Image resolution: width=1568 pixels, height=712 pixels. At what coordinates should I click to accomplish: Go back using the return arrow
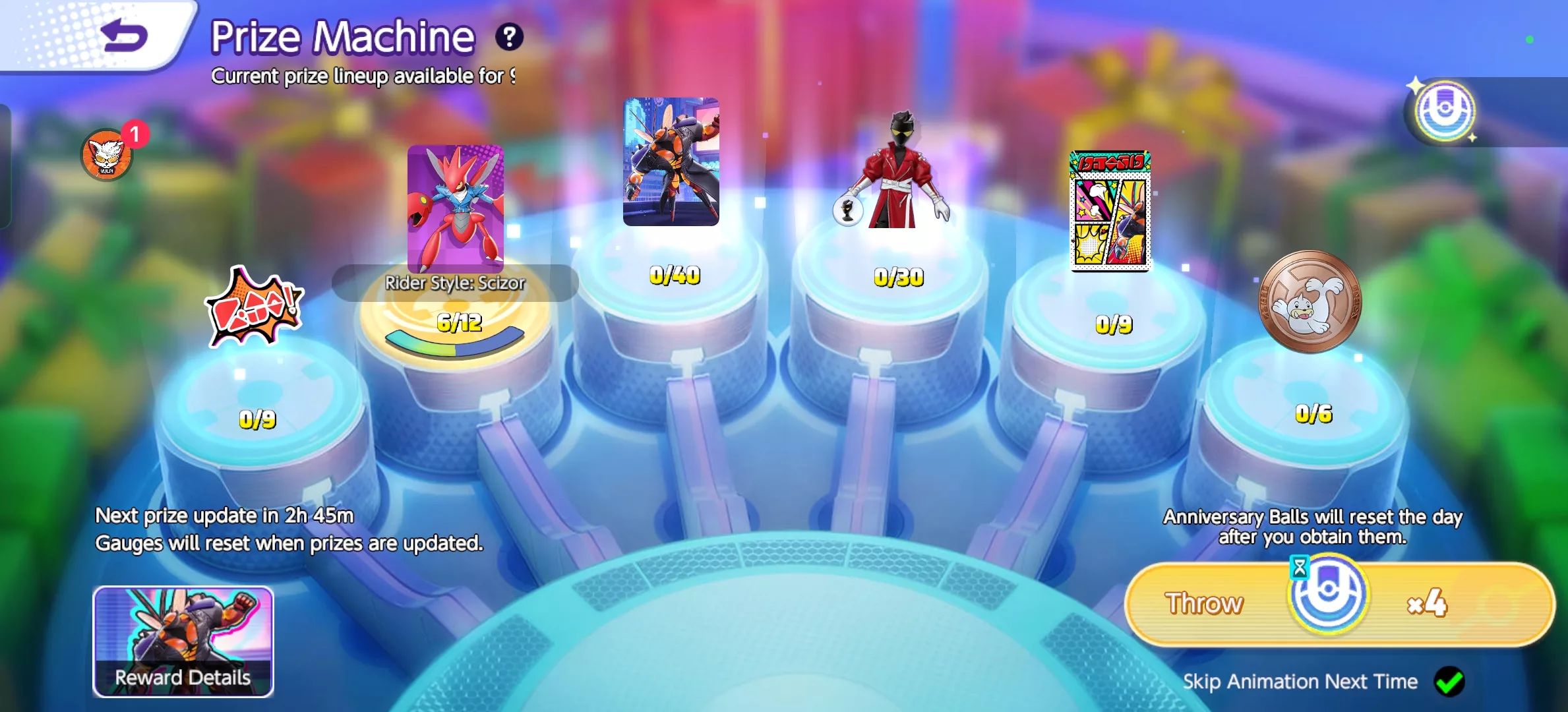[x=124, y=36]
